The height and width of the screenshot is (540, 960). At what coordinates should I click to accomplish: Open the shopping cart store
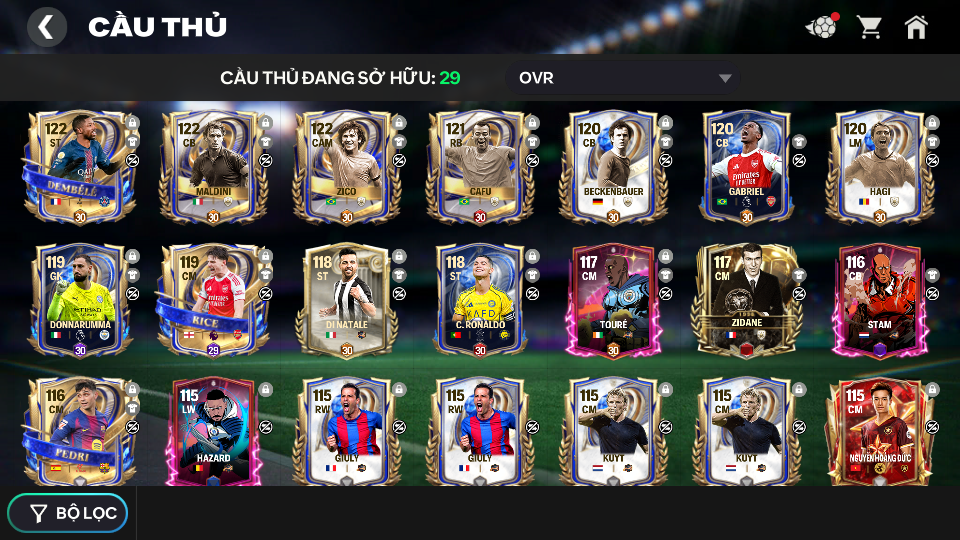tap(869, 27)
